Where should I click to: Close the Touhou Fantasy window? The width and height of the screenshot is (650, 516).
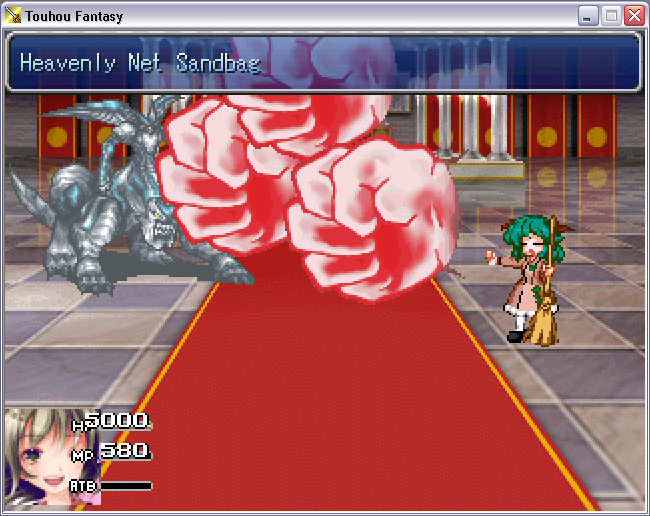click(x=633, y=16)
